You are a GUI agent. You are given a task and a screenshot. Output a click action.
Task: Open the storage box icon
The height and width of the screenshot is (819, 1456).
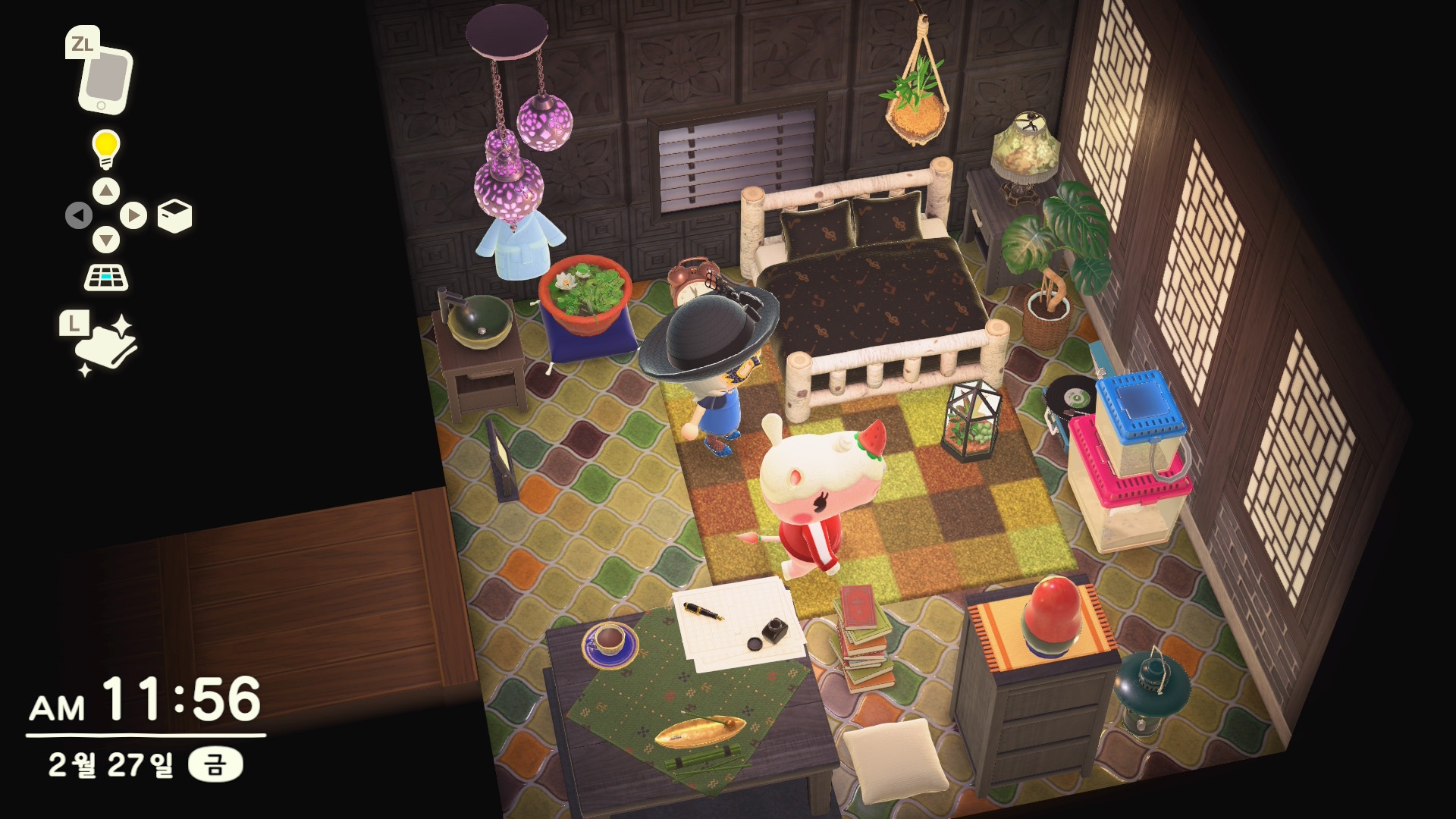pos(174,216)
